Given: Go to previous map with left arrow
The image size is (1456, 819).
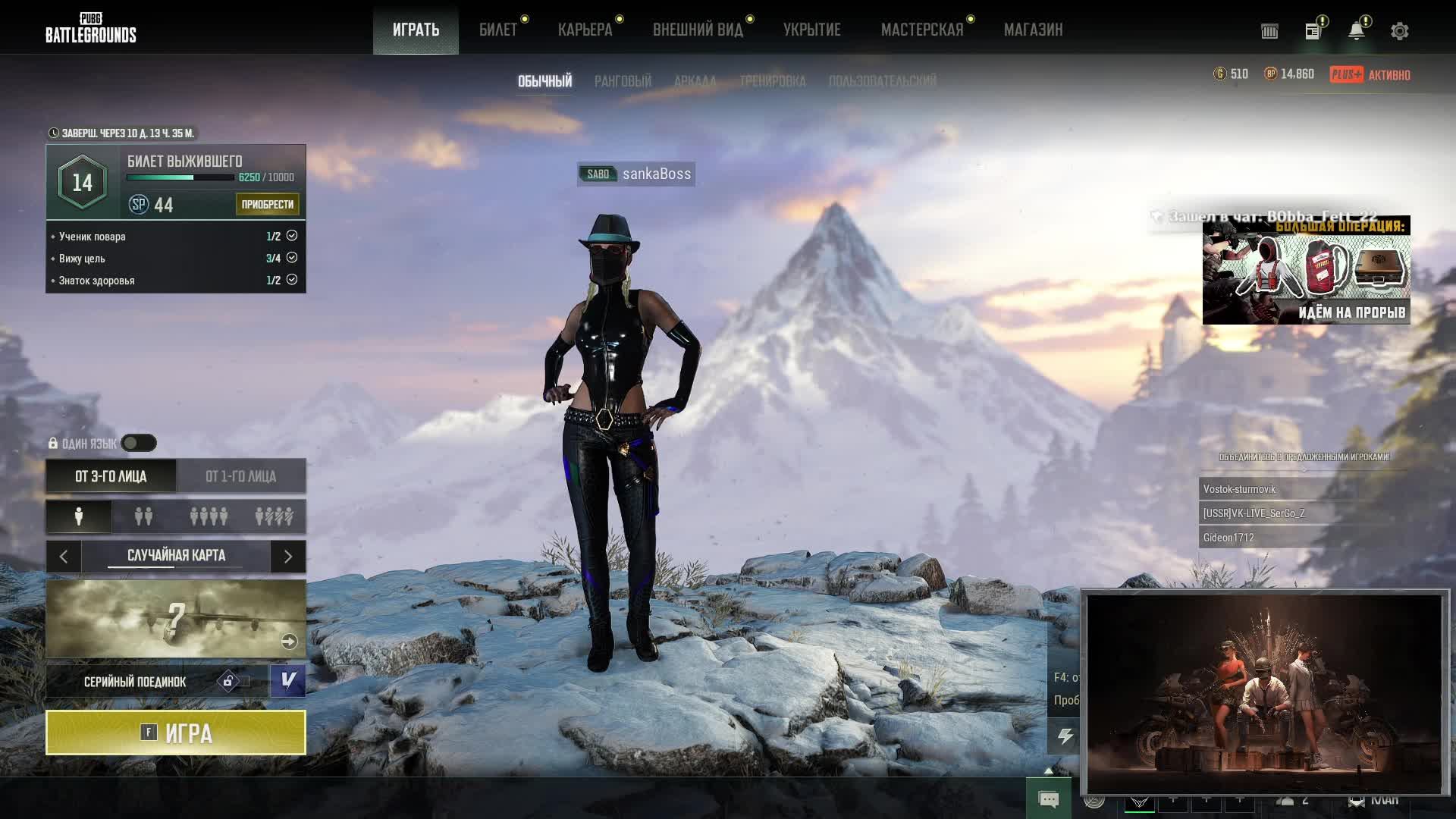Looking at the screenshot, I should click(x=64, y=557).
